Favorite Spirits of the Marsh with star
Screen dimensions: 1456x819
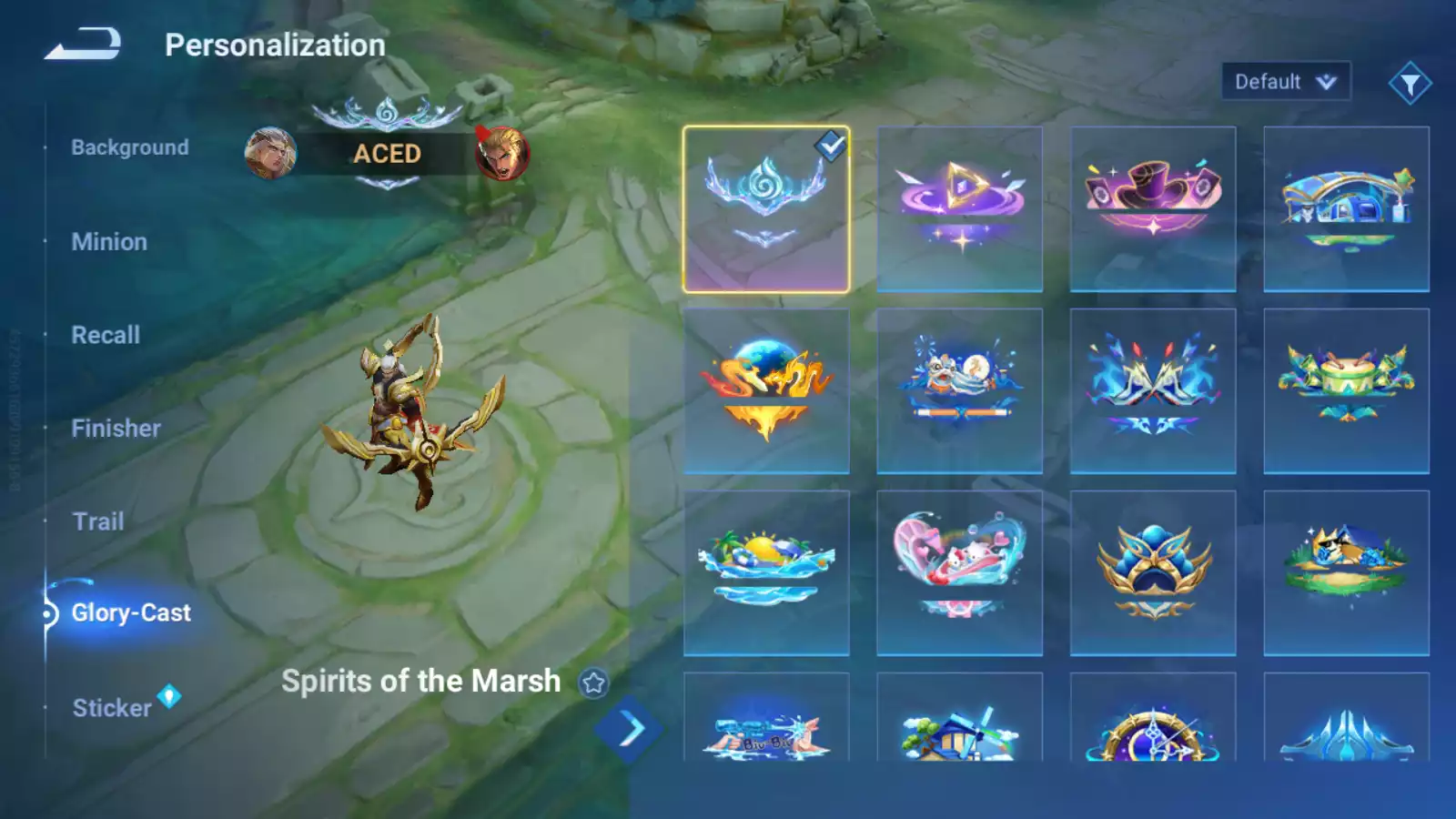[x=593, y=682]
